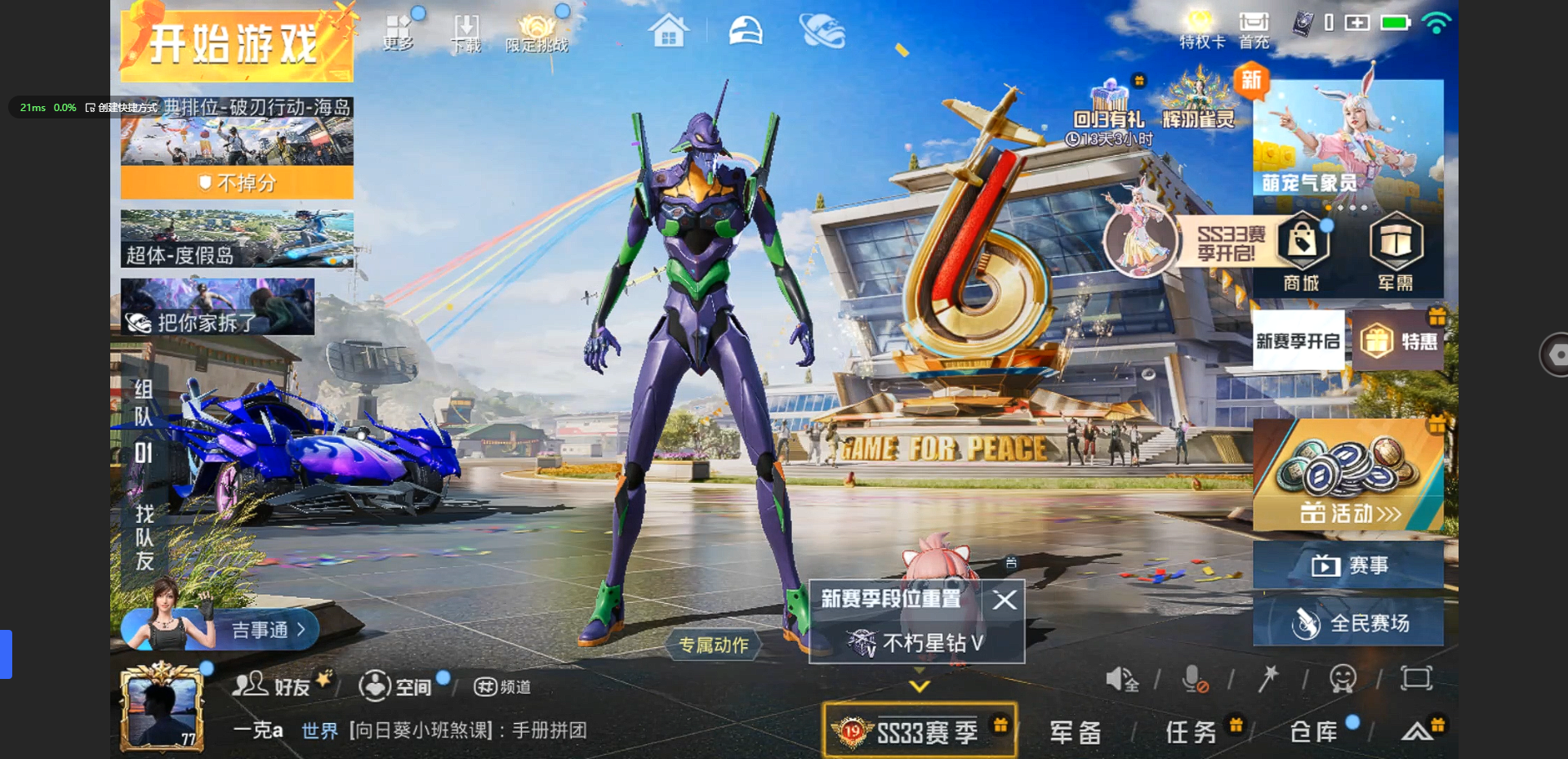This screenshot has width=1568, height=759.
Task: Open the SS33赛季 season pass
Action: (x=920, y=730)
